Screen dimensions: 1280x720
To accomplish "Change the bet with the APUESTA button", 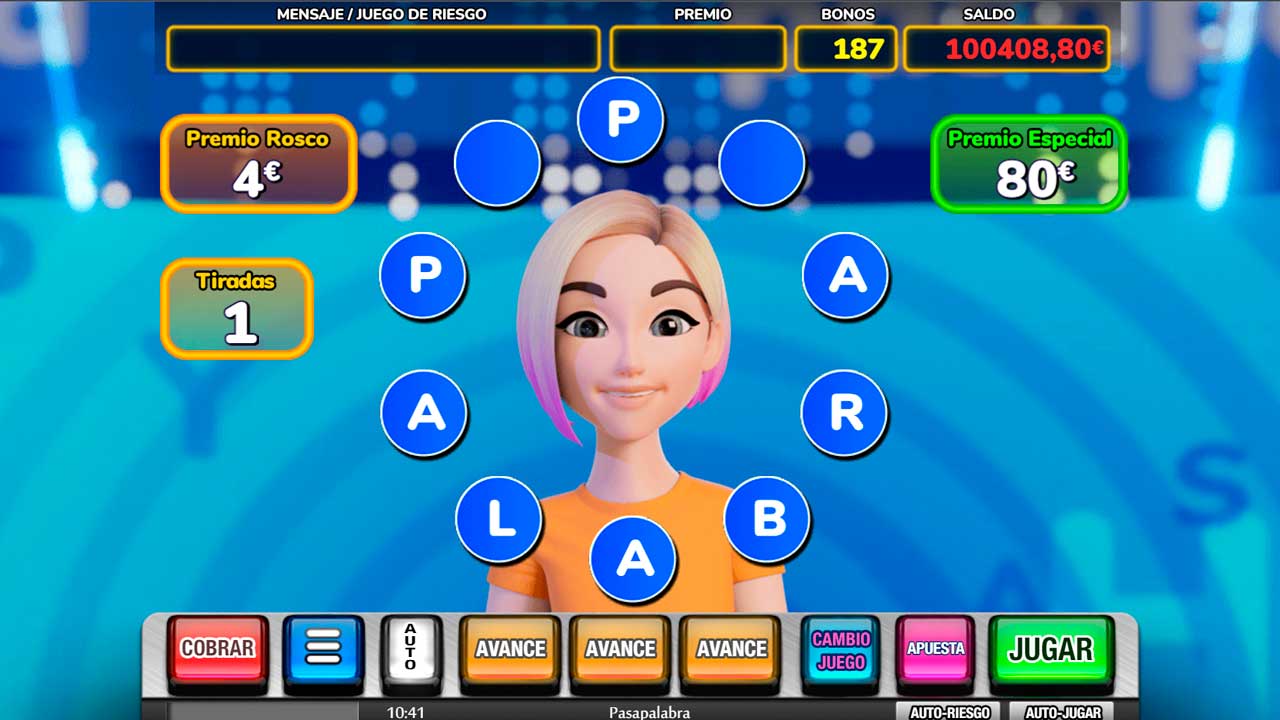I will pyautogui.click(x=935, y=649).
